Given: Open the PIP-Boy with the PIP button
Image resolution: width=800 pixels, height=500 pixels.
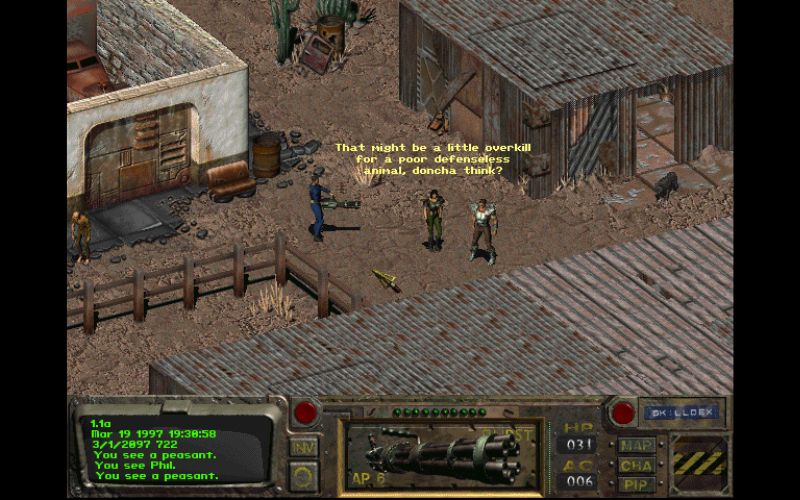Looking at the screenshot, I should (636, 484).
